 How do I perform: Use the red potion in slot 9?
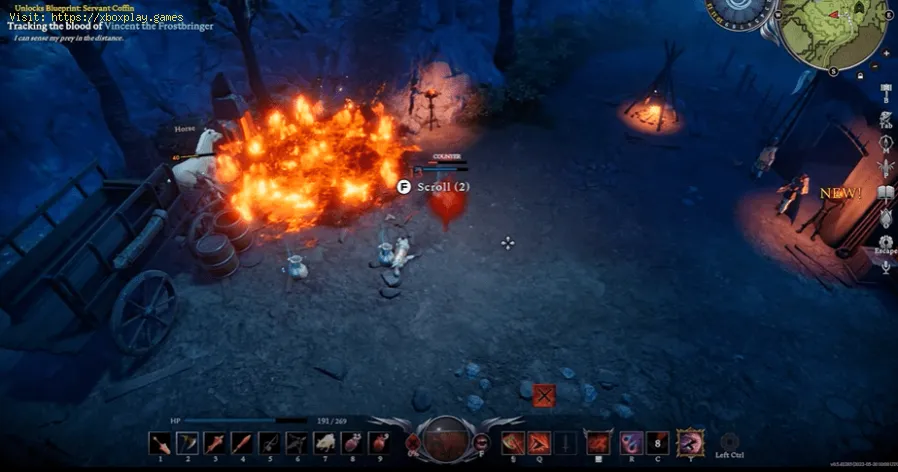(x=378, y=442)
